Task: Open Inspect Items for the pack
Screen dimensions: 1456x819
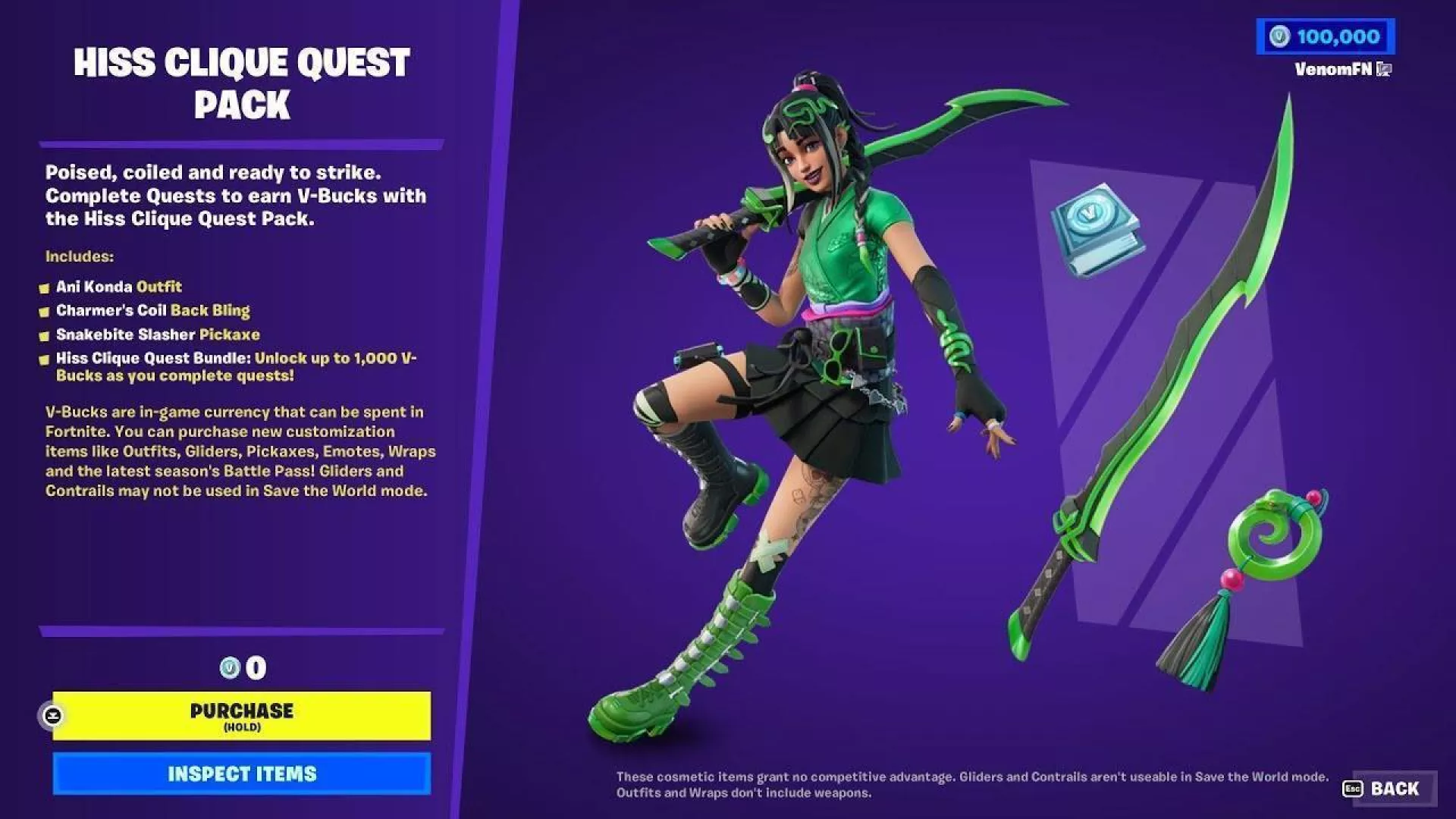Action: point(241,773)
